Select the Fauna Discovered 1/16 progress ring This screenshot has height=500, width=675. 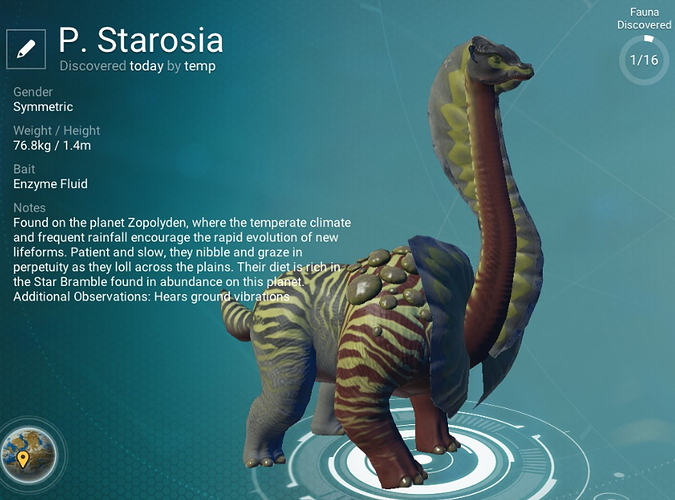point(644,60)
